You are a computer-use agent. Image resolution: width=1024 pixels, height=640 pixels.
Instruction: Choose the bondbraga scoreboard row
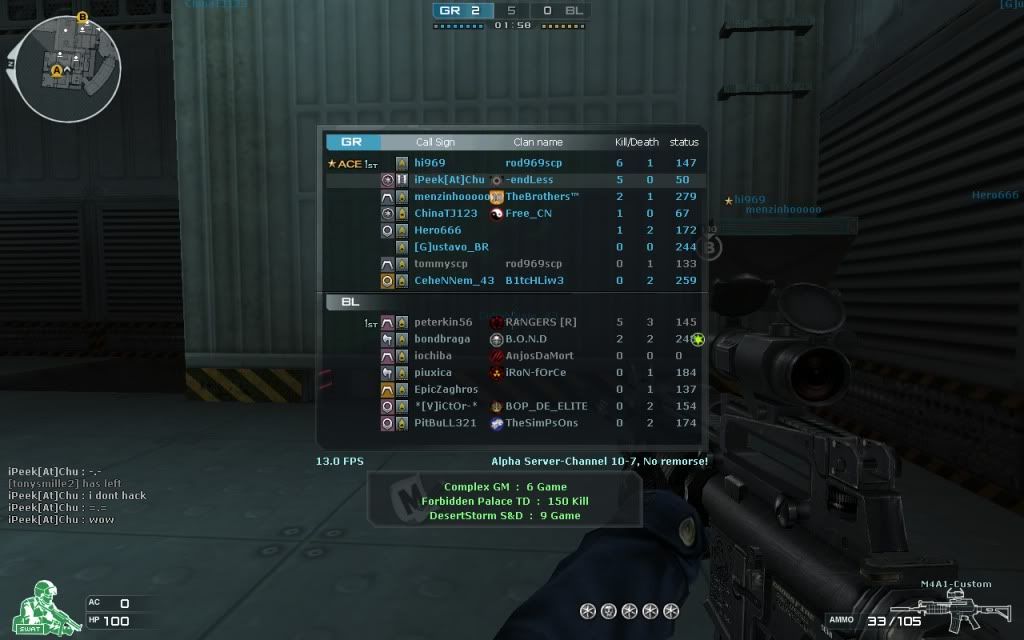[442, 339]
